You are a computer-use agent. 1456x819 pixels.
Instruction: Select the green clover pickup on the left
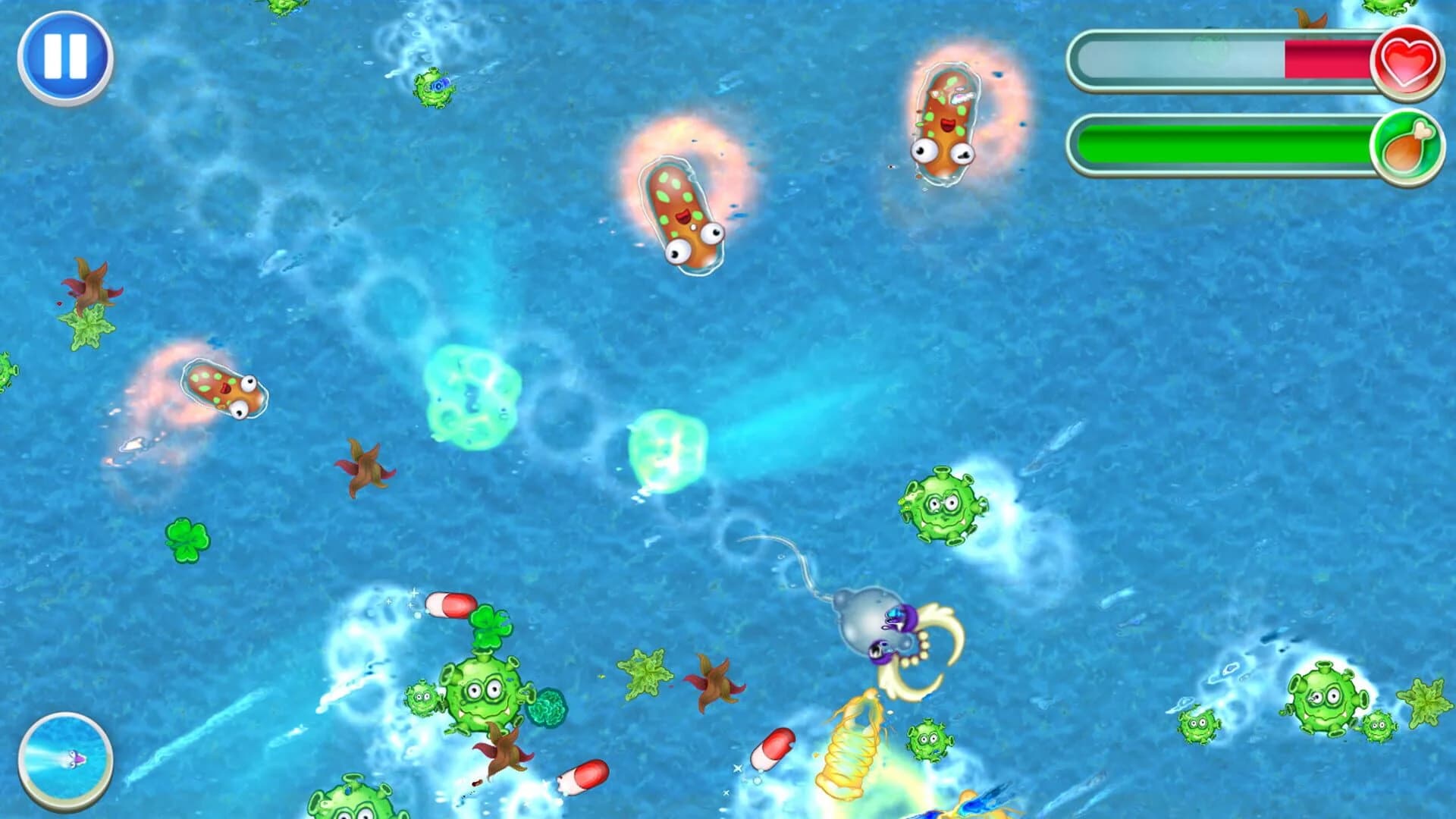point(188,541)
